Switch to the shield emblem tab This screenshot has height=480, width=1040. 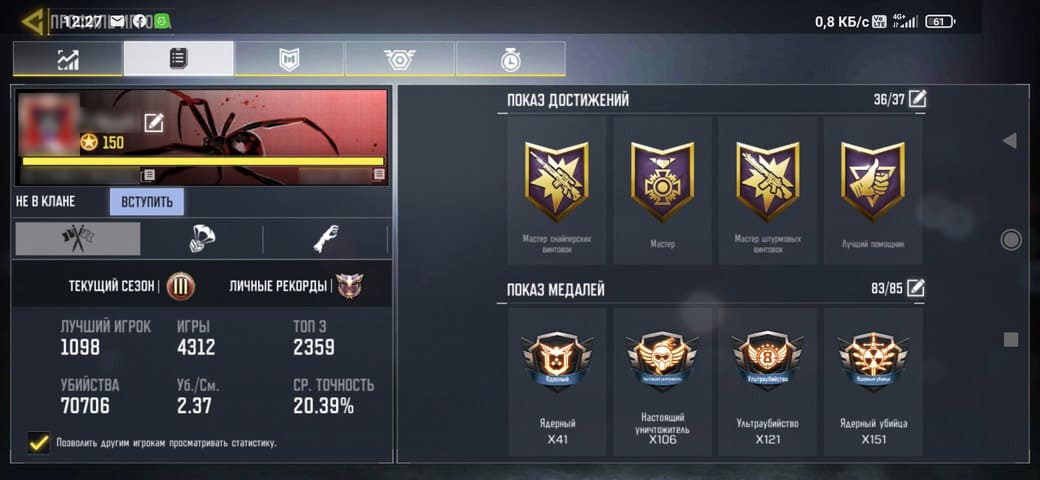pos(289,59)
